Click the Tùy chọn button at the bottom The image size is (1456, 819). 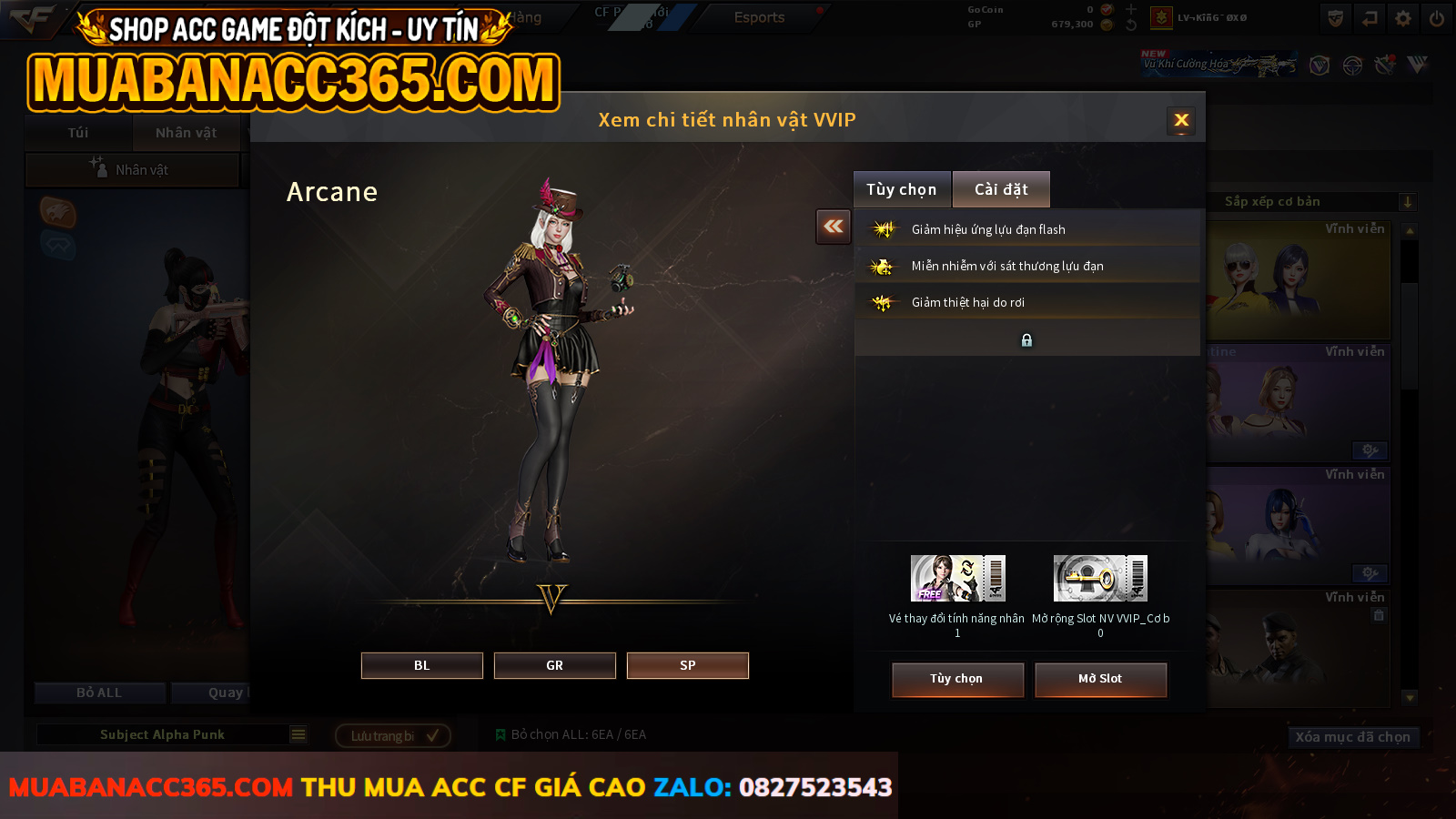point(957,679)
